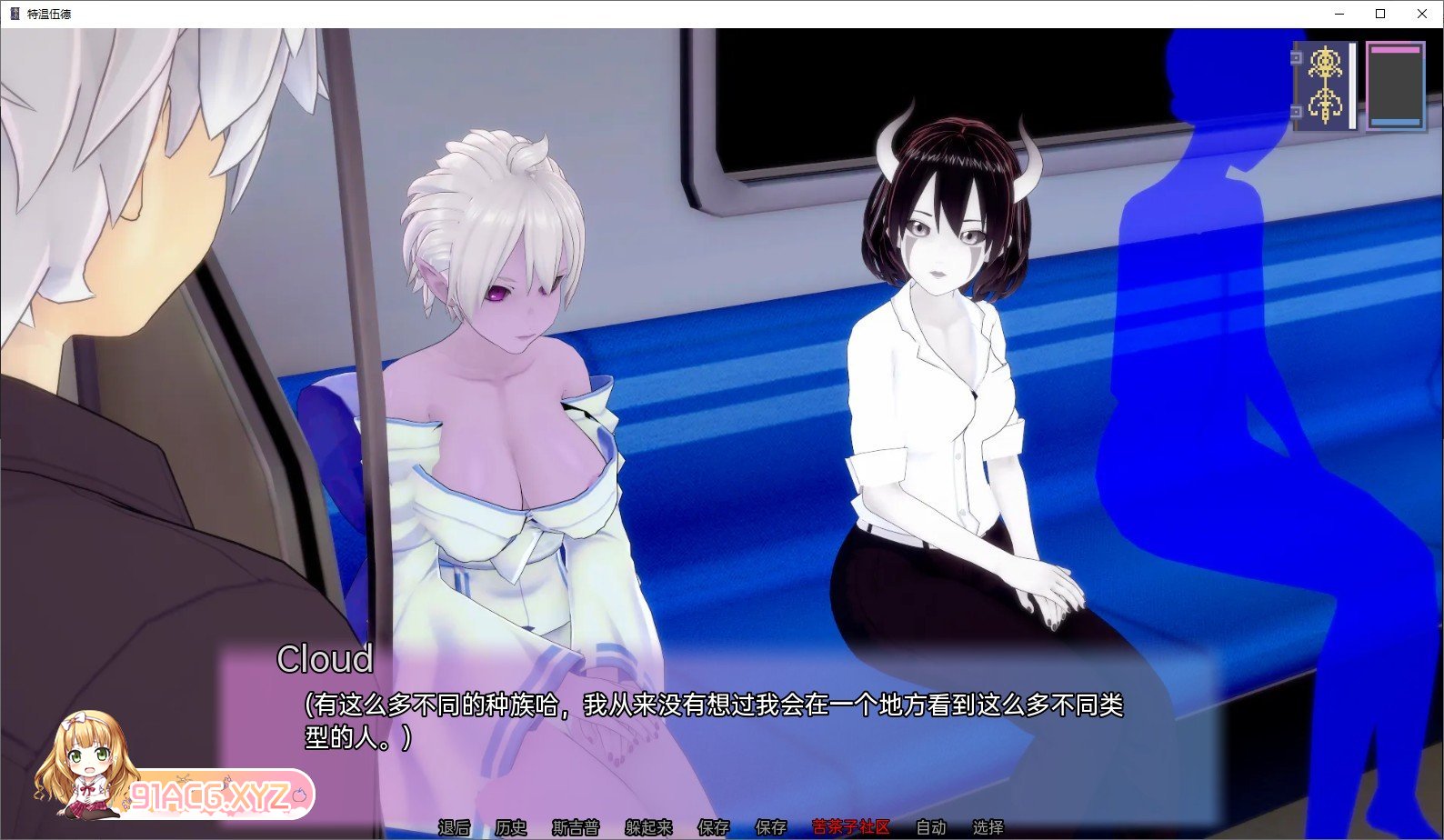Click the white bookmark edge of the grimoire
Image resolution: width=1444 pixels, height=840 pixels.
click(x=1352, y=86)
